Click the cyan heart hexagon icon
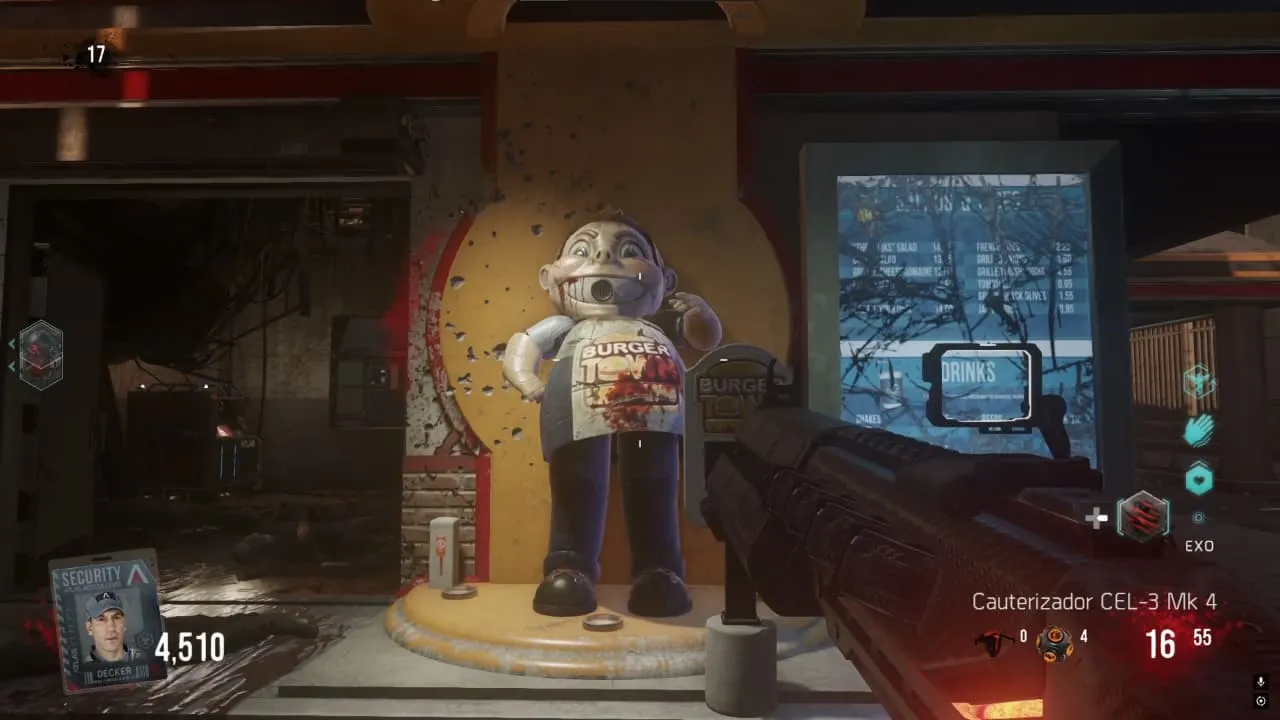This screenshot has width=1280, height=720. (x=1198, y=479)
